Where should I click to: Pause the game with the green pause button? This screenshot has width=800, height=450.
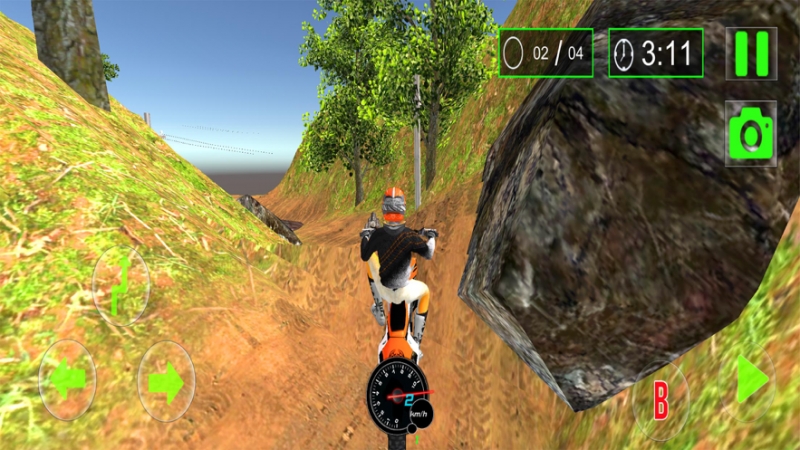click(751, 53)
